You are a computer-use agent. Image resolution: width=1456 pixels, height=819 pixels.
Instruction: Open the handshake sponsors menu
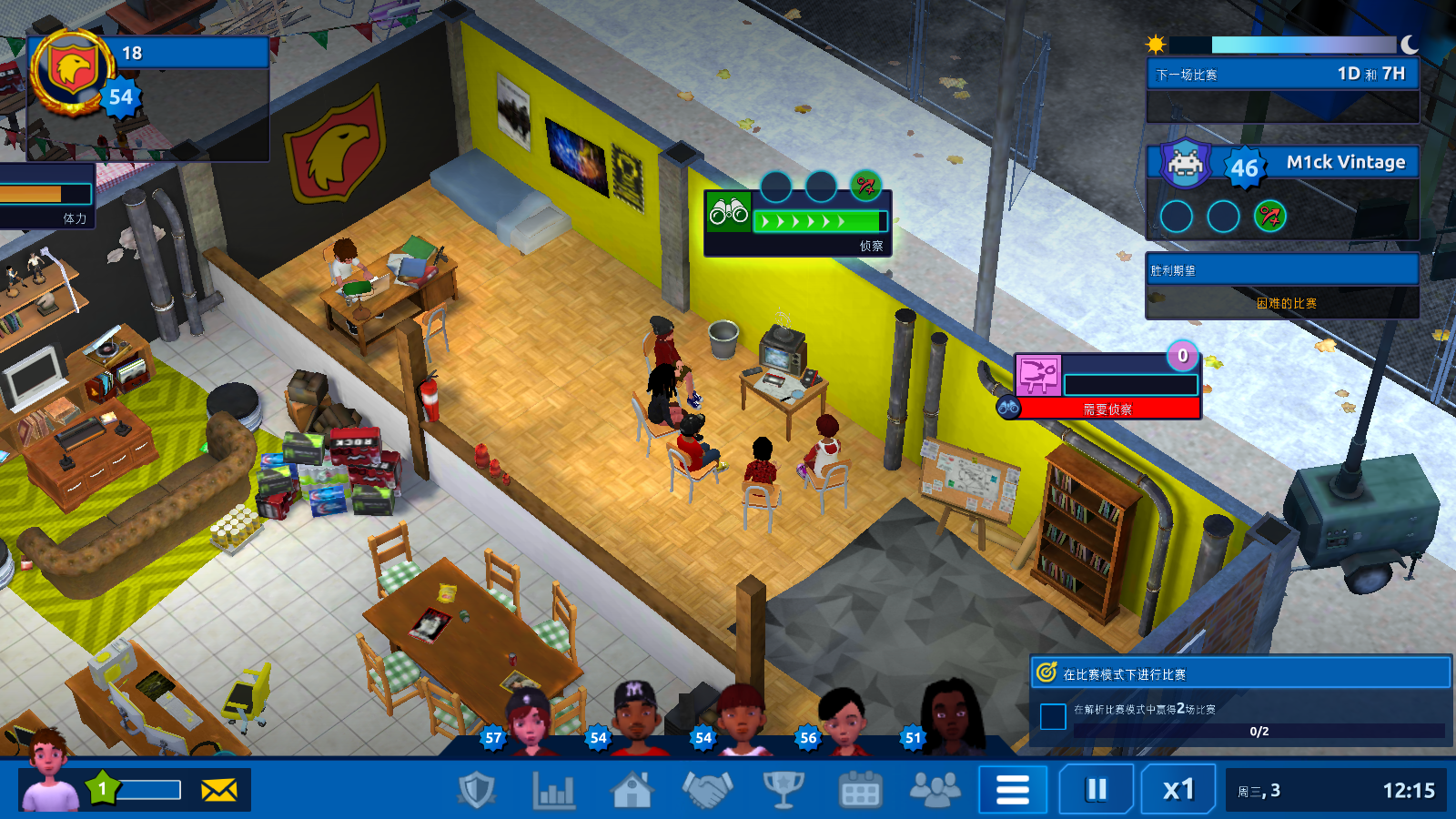pyautogui.click(x=707, y=790)
